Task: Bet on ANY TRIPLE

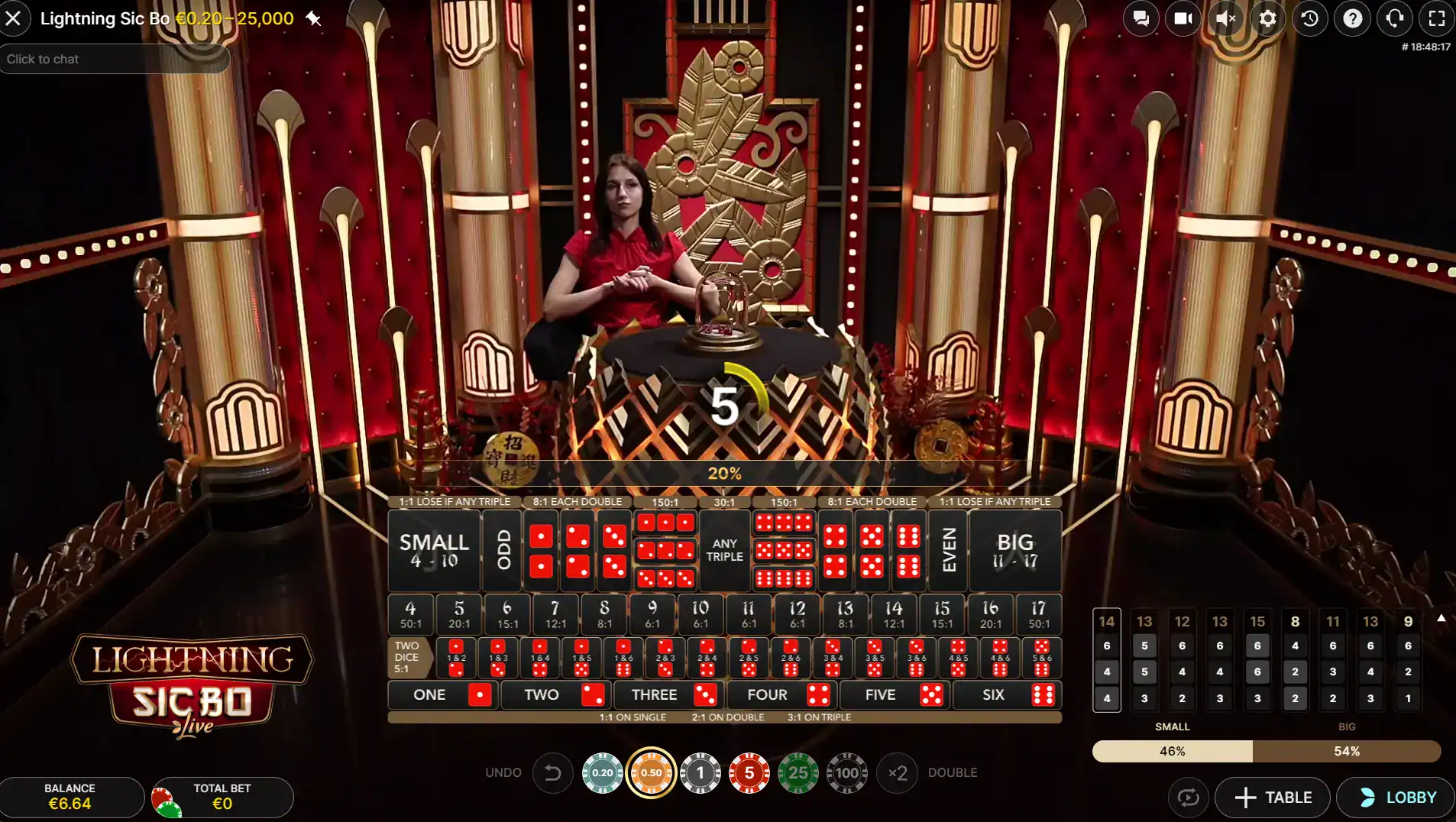Action: click(723, 550)
